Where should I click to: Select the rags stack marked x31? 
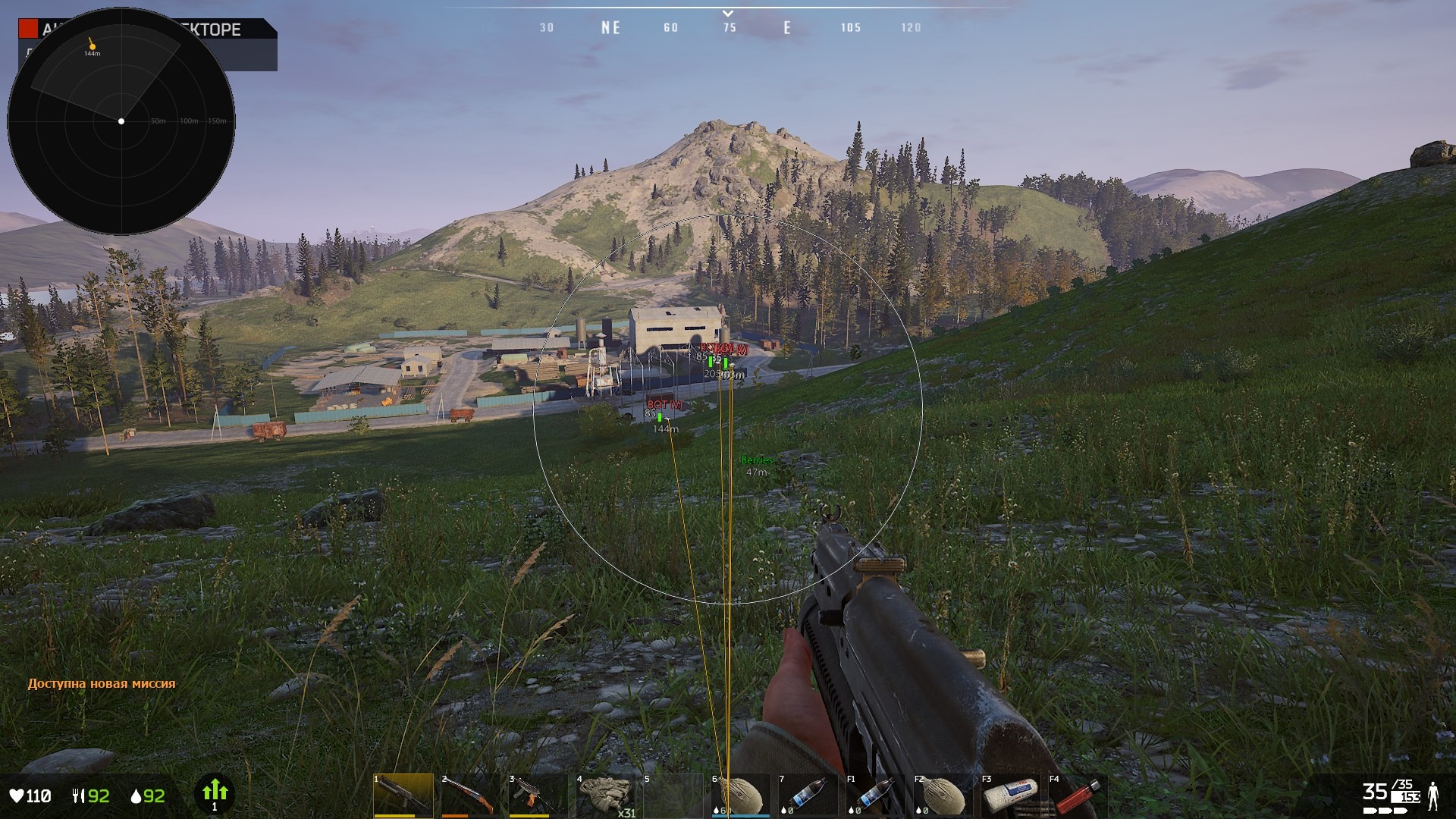tap(605, 795)
